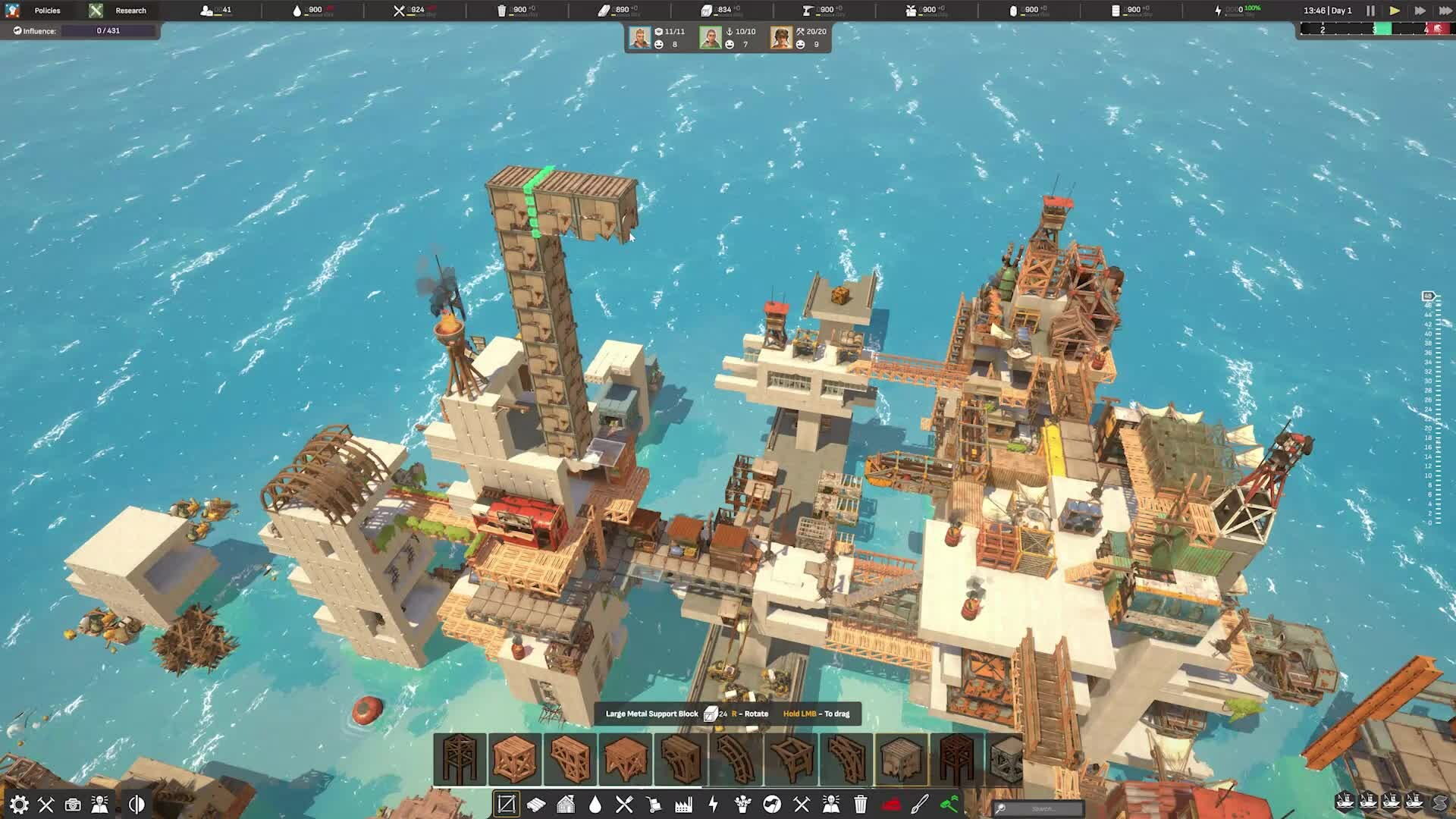Select the trash can demolish tool
The width and height of the screenshot is (1456, 819).
(861, 804)
